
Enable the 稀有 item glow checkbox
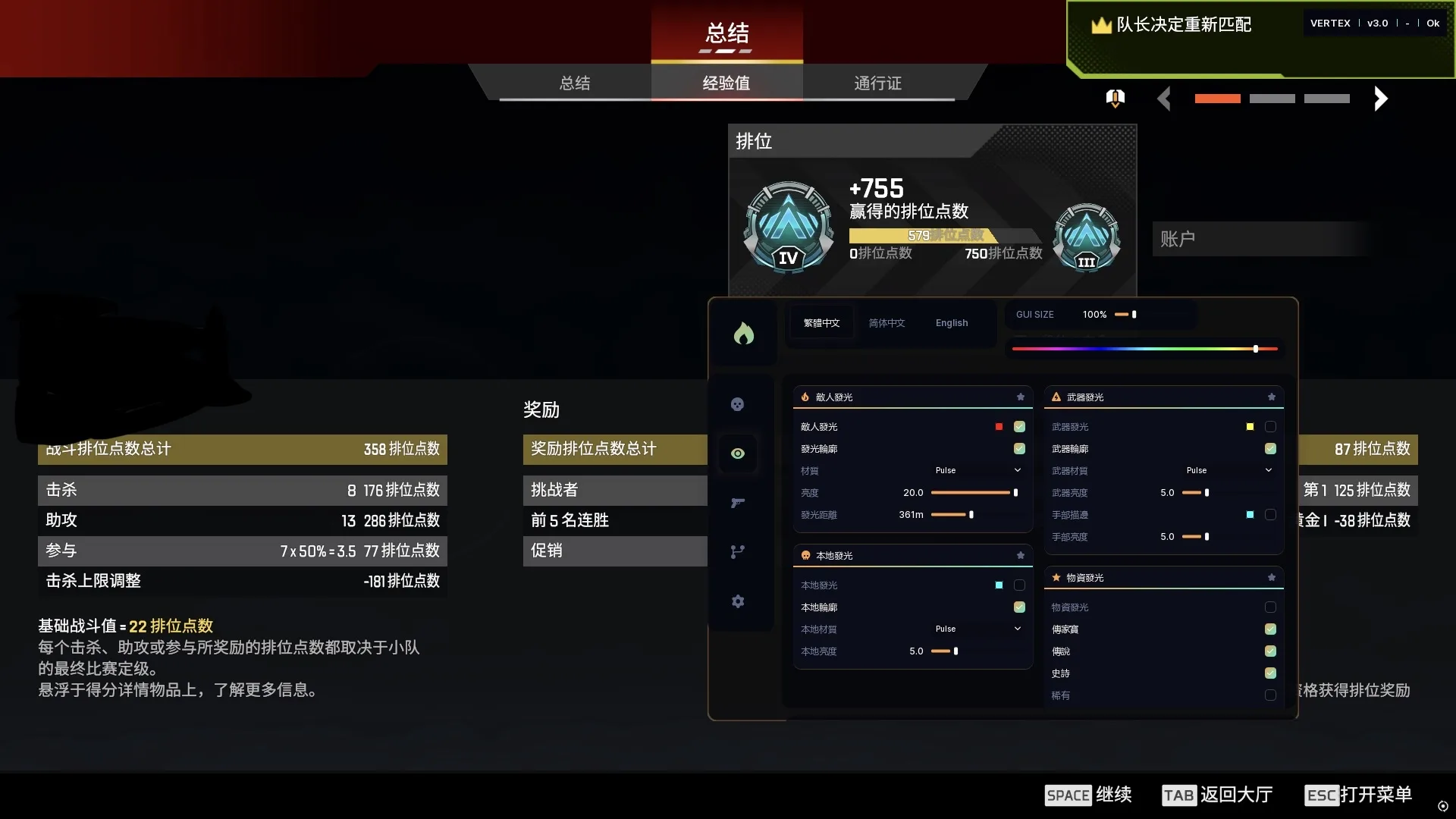pos(1270,695)
